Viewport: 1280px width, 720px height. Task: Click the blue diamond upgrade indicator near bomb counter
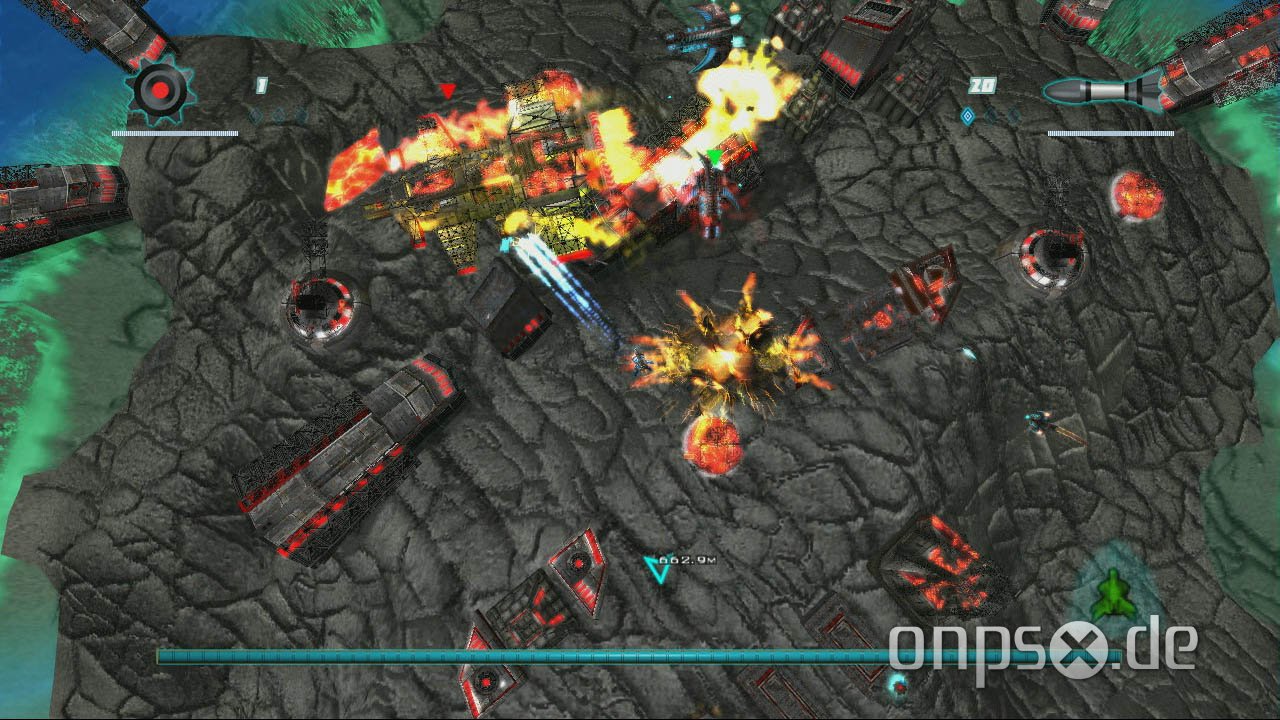tap(256, 115)
